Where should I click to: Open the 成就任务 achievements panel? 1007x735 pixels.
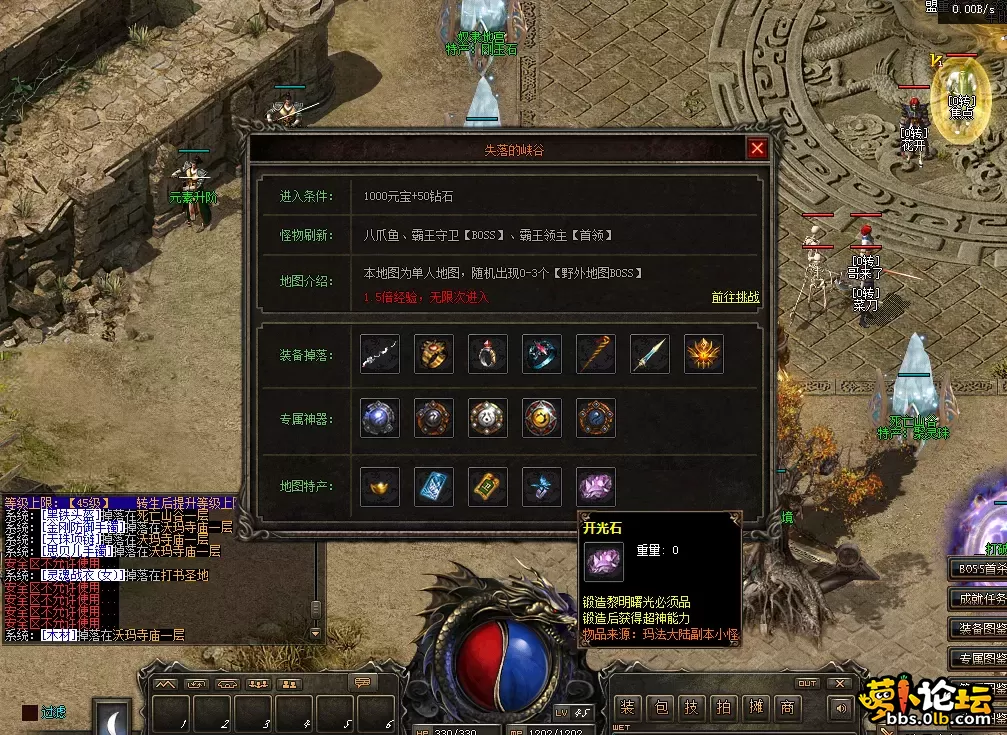point(977,599)
